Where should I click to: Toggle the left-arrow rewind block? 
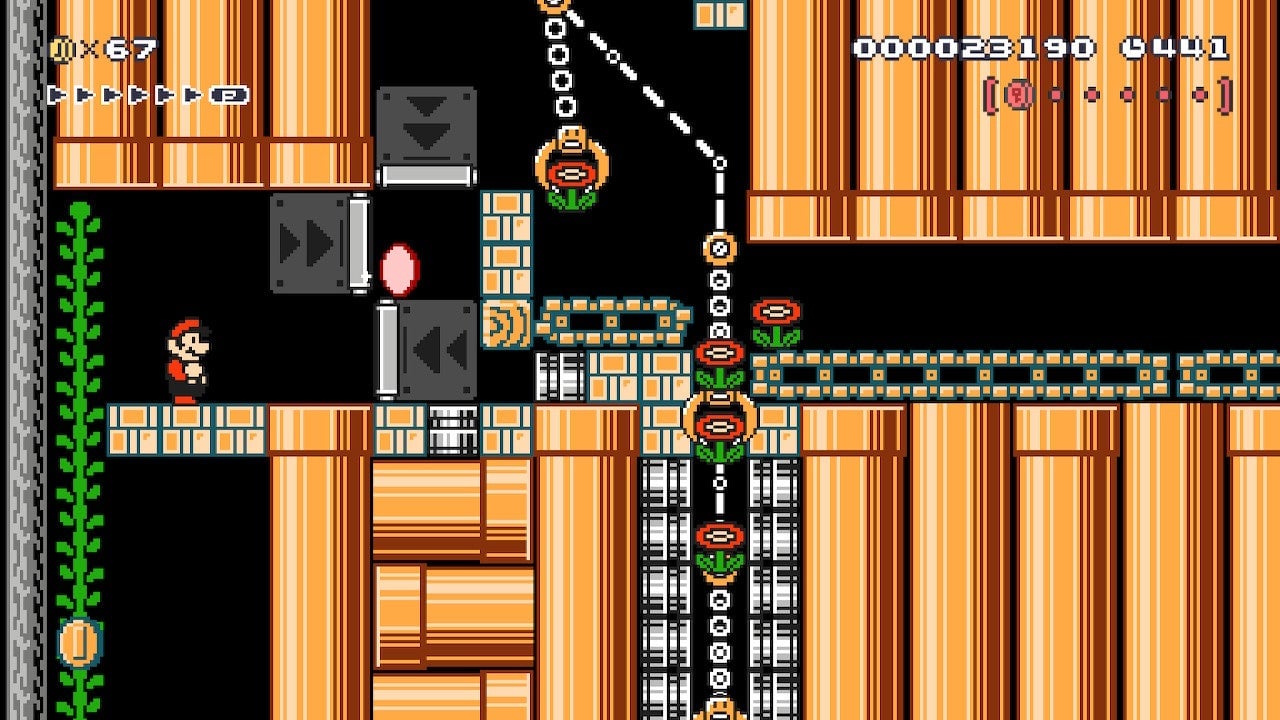coord(436,350)
